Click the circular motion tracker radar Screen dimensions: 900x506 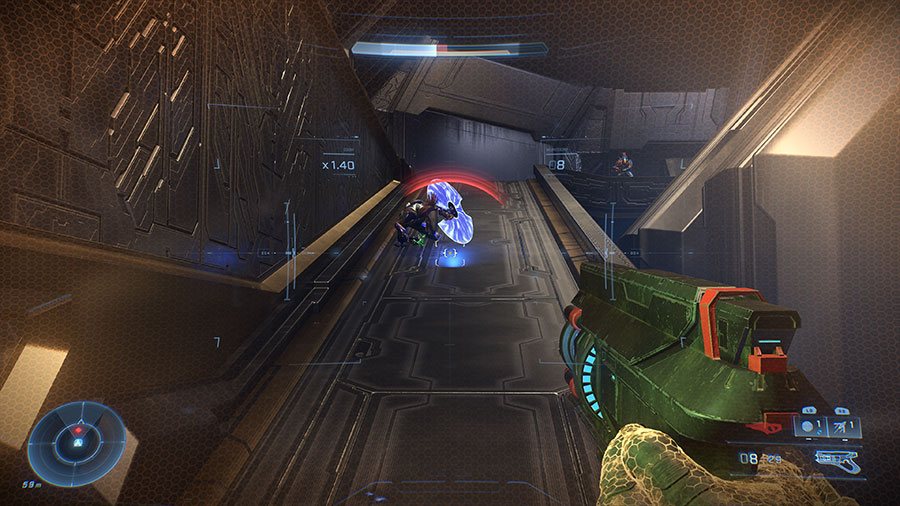click(76, 441)
